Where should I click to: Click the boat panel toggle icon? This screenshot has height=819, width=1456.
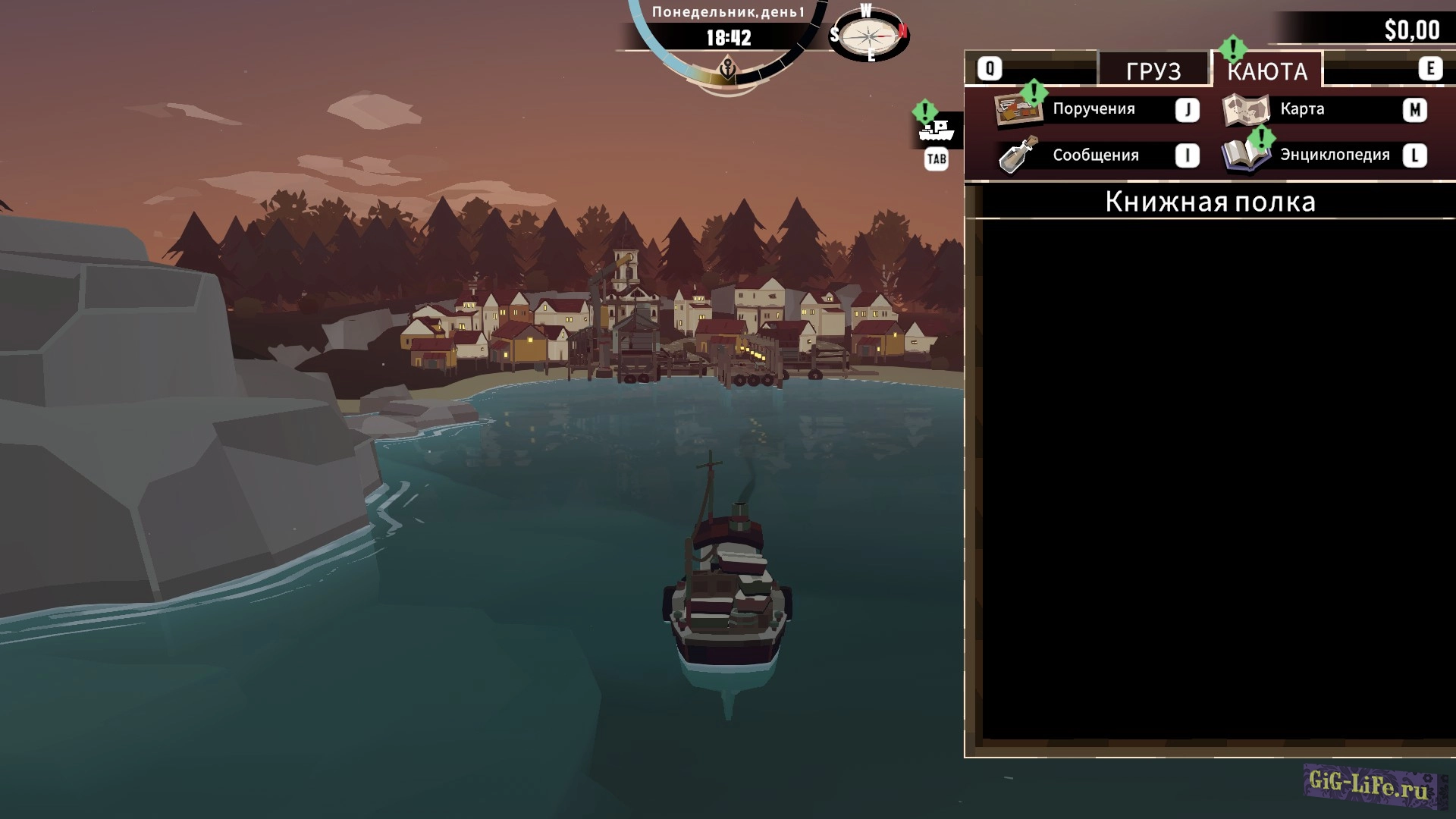click(x=937, y=131)
